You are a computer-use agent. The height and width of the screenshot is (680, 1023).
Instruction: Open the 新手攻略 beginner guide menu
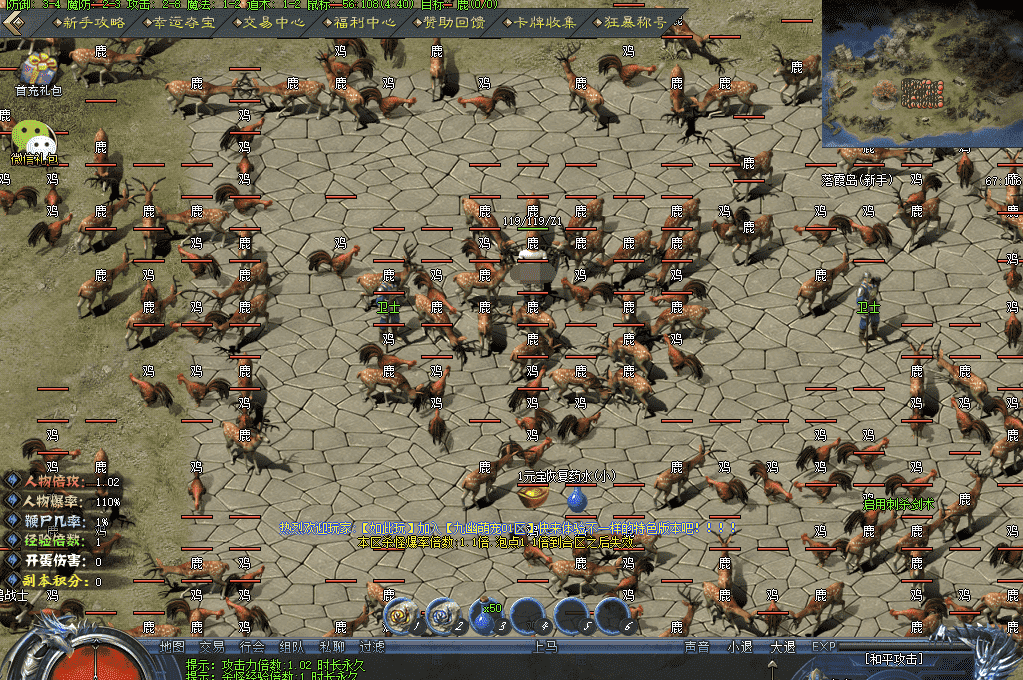pyautogui.click(x=93, y=22)
